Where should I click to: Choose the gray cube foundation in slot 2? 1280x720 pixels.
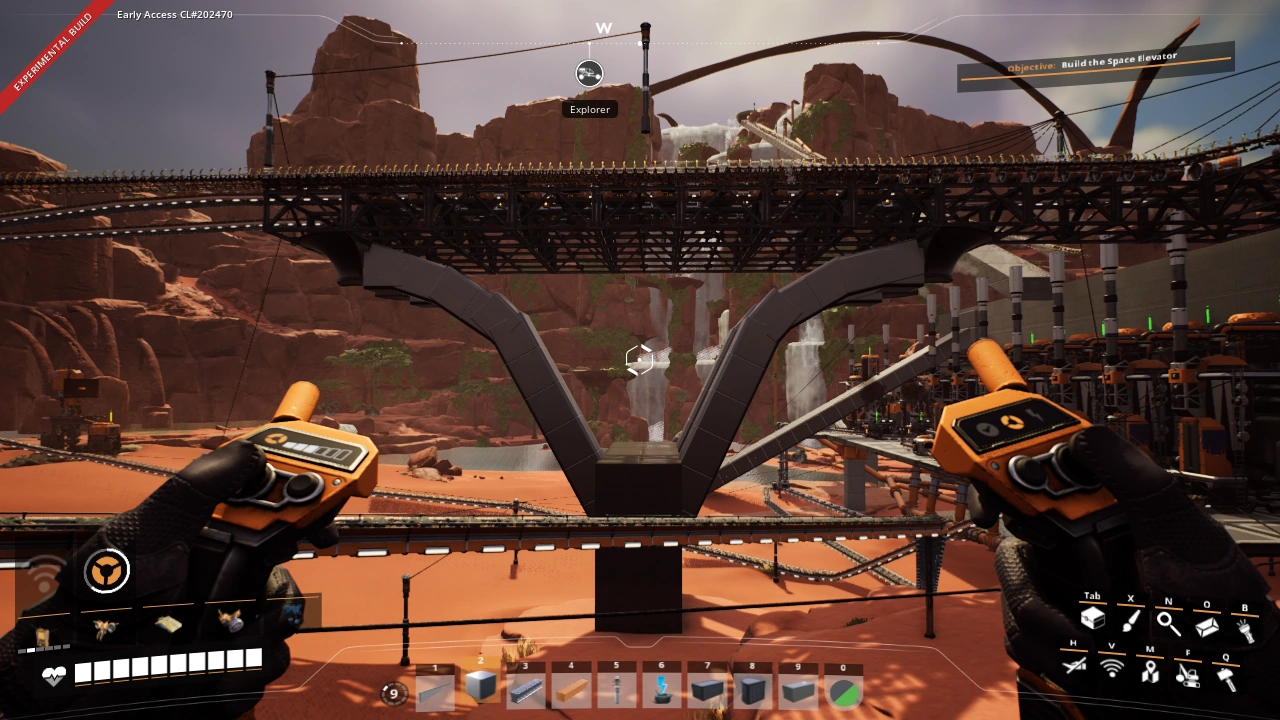481,687
